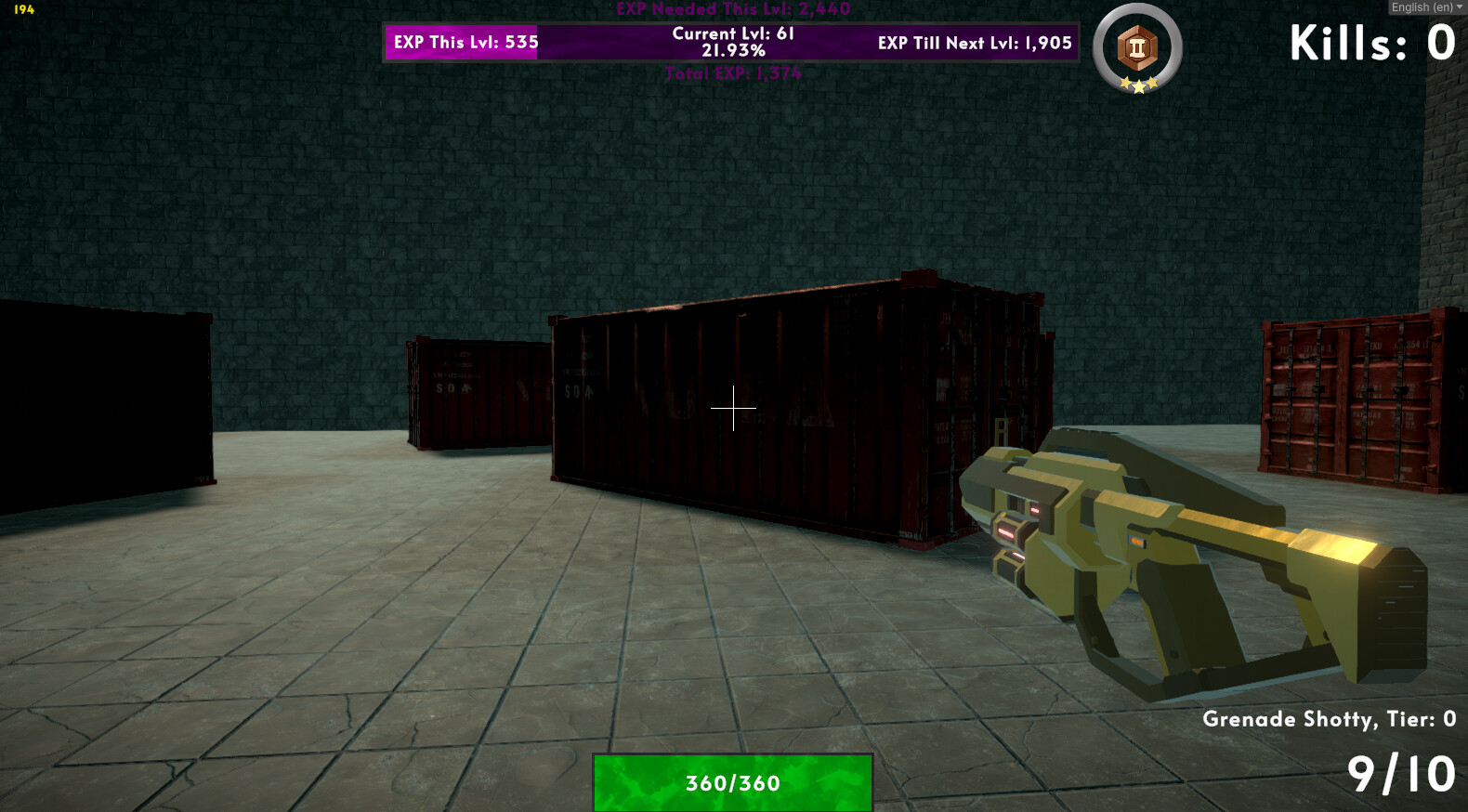The height and width of the screenshot is (812, 1468).
Task: Click the Grenade Shotty, Tier: 0 label
Action: (1330, 718)
